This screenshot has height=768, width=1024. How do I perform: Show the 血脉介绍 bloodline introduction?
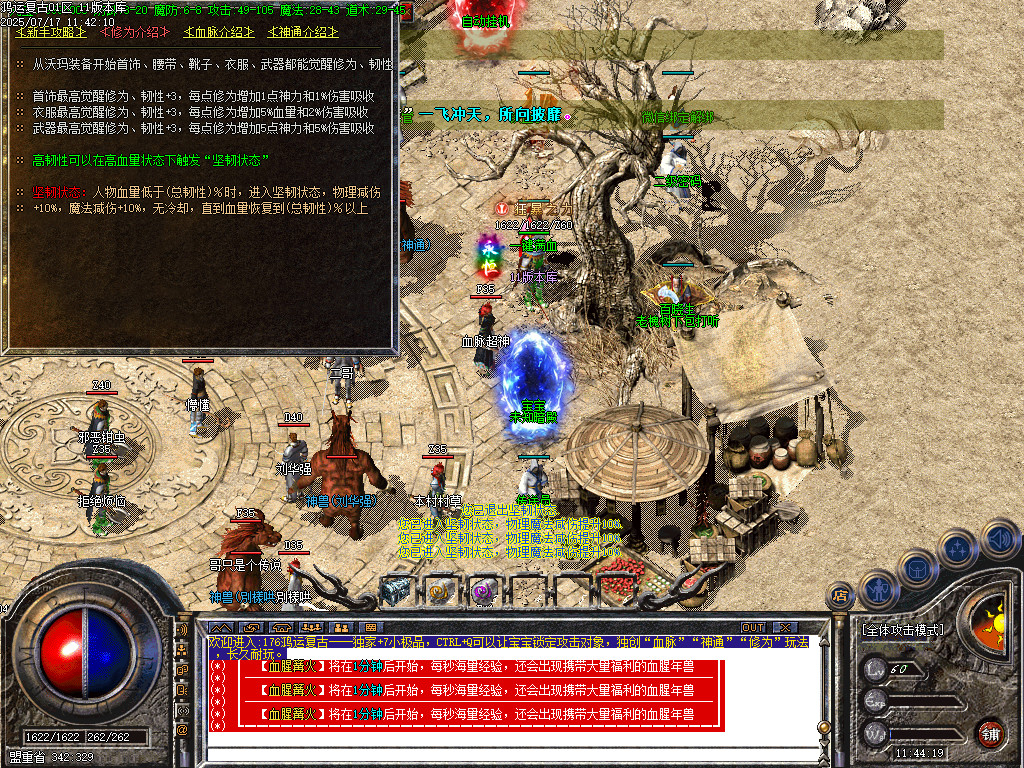219,32
